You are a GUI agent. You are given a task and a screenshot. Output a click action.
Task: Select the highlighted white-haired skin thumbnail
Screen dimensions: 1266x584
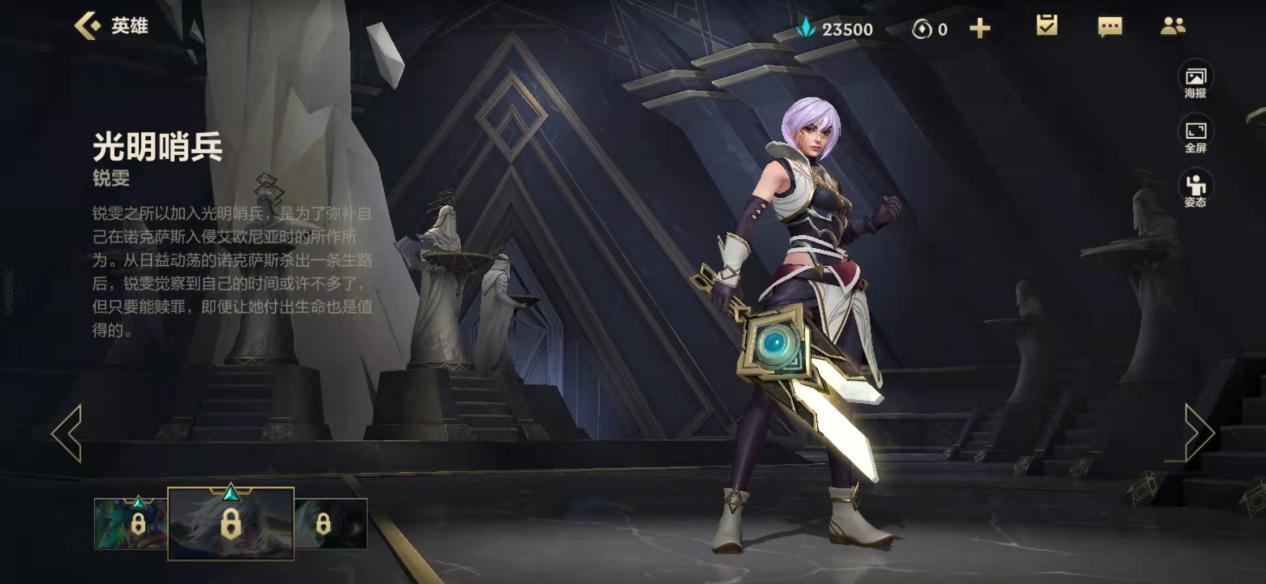point(230,524)
